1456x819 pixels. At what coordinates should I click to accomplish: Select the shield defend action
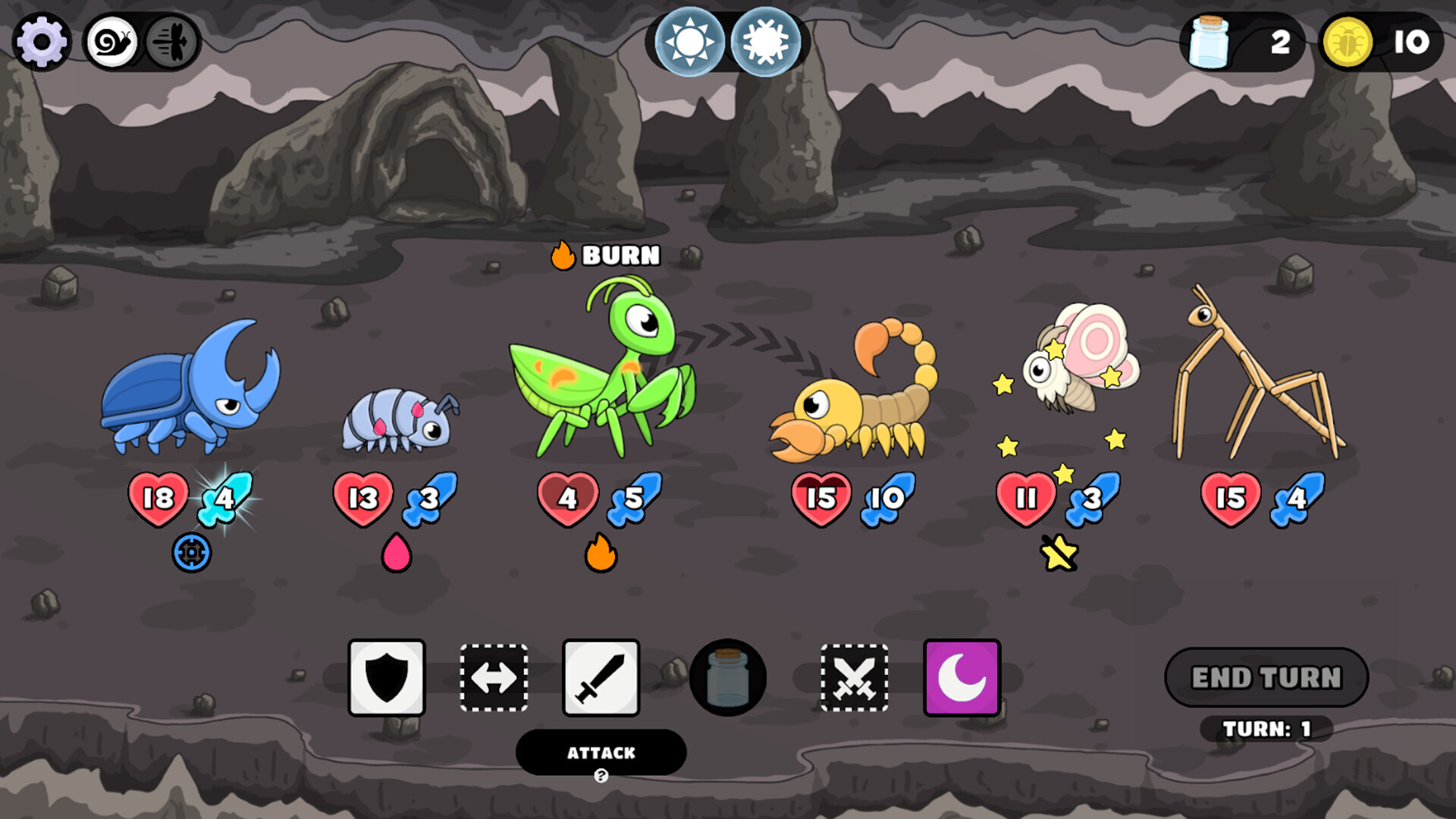[385, 677]
